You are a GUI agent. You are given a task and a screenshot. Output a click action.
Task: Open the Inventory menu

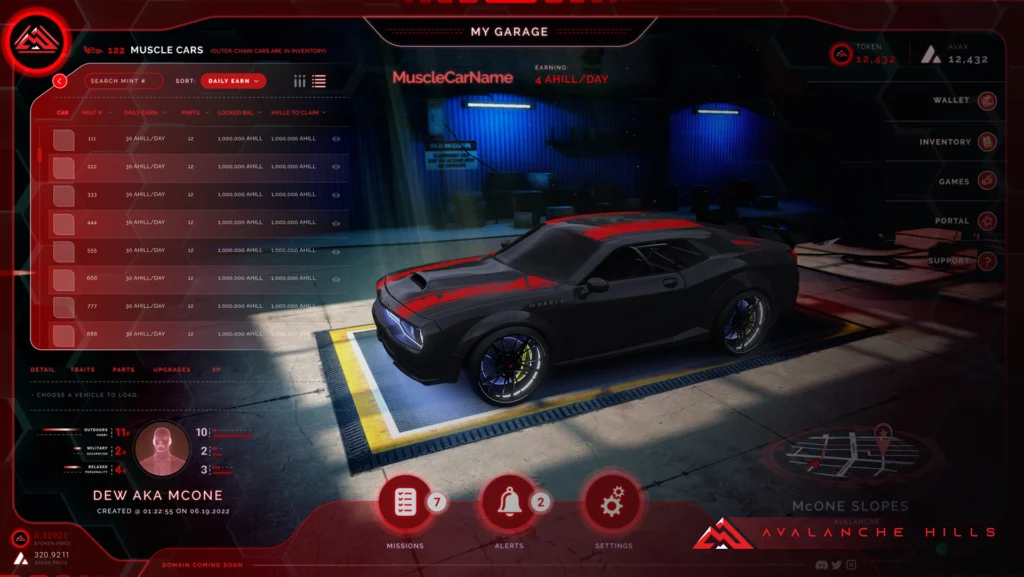click(x=987, y=142)
